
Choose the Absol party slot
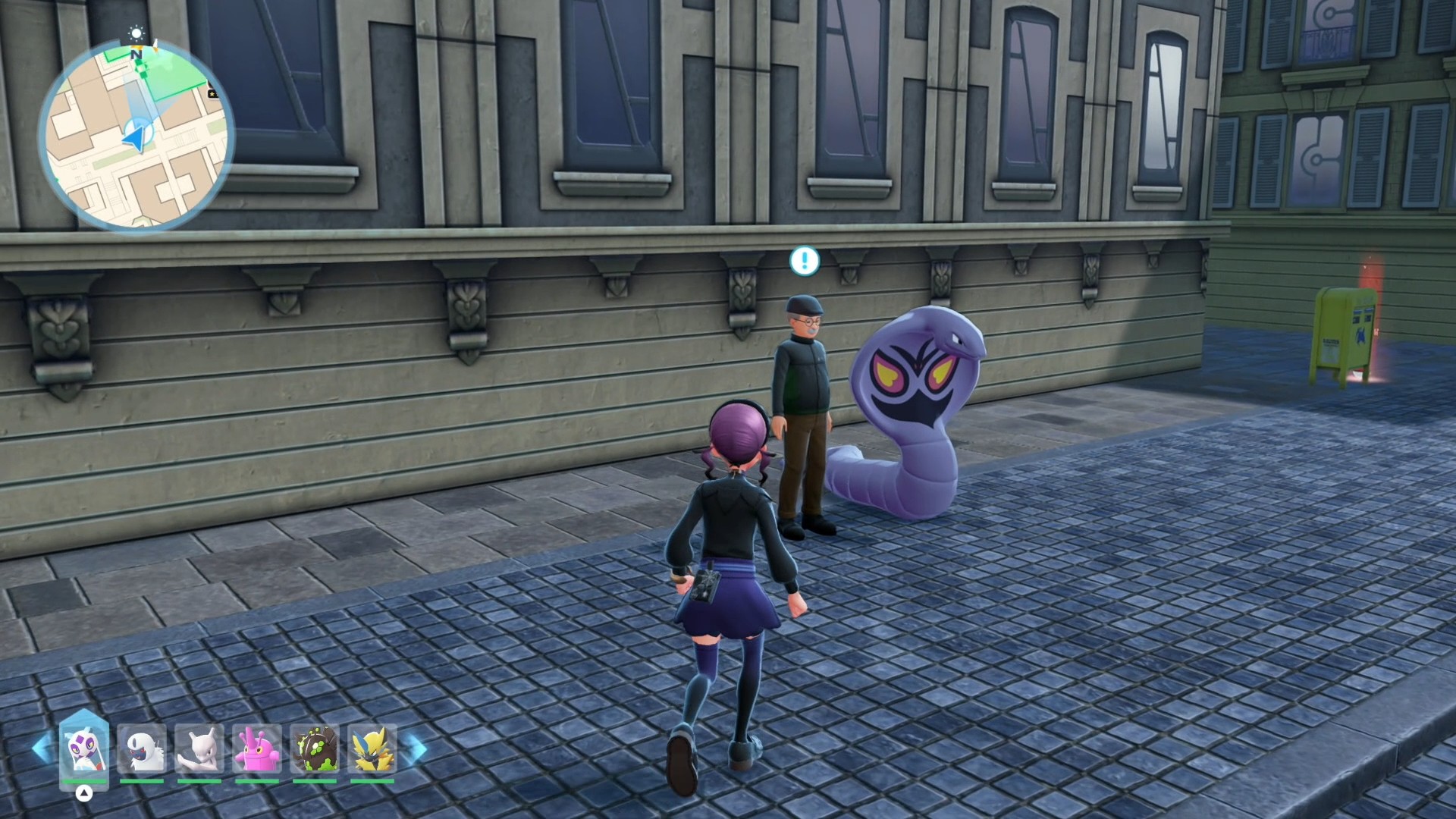point(142,748)
